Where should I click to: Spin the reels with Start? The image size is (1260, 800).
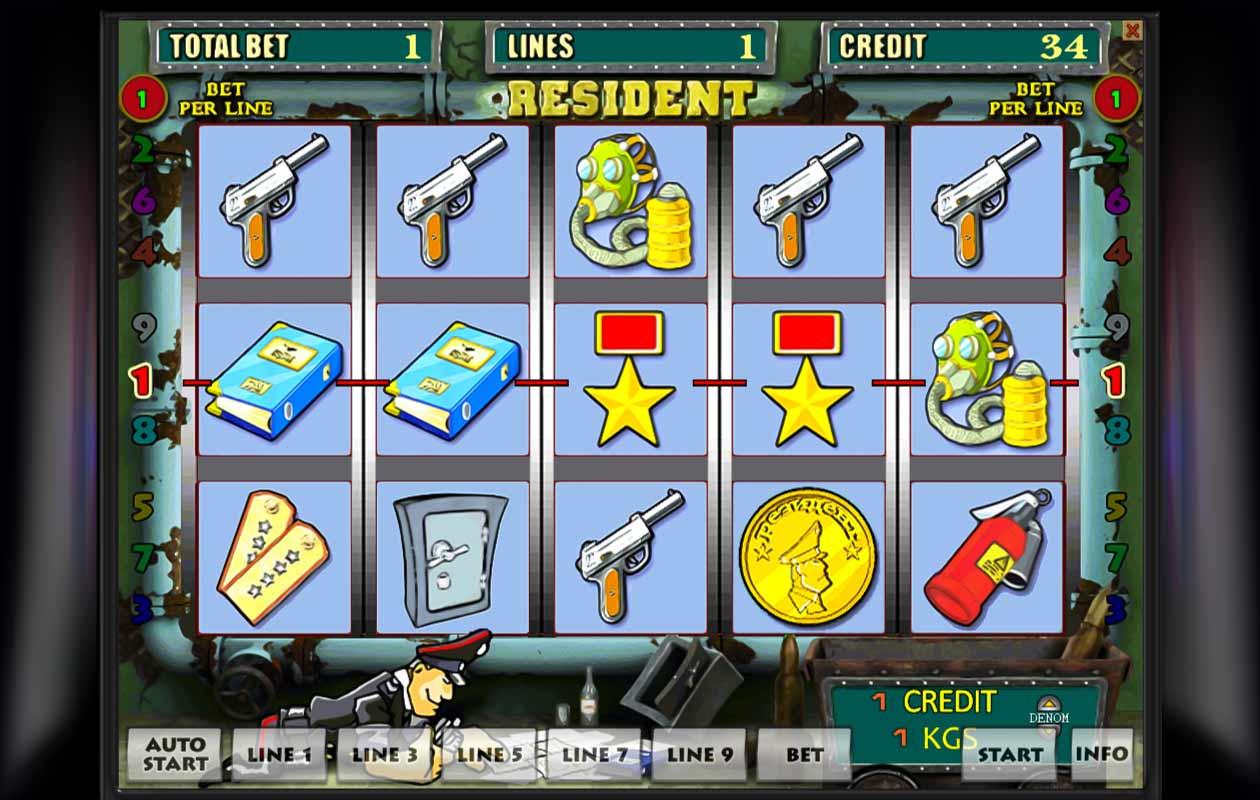(x=1010, y=755)
